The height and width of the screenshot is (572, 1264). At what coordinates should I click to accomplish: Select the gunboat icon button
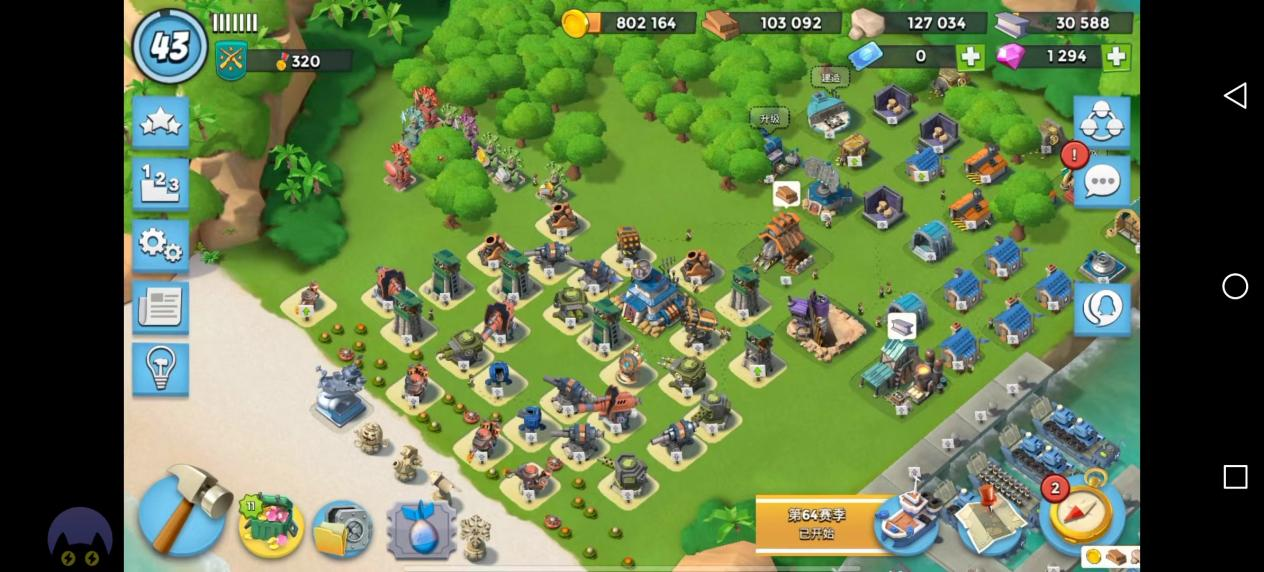[x=906, y=519]
